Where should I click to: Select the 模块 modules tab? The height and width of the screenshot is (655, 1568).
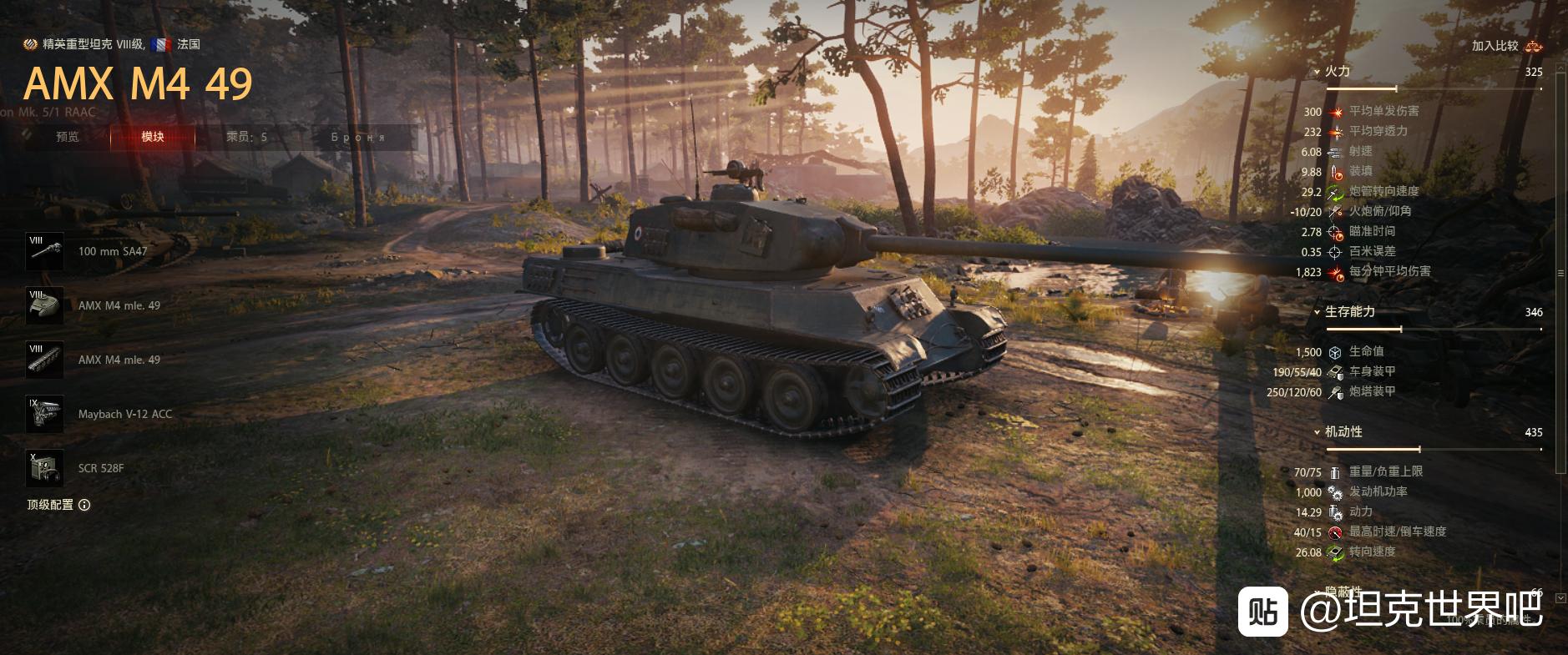153,137
